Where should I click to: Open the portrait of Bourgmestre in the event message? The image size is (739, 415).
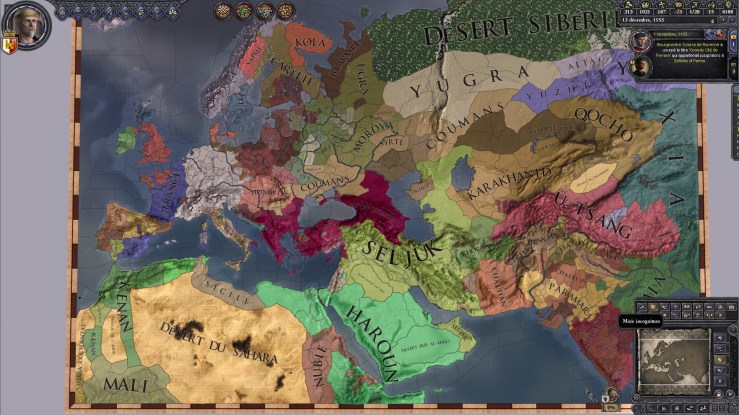(639, 39)
